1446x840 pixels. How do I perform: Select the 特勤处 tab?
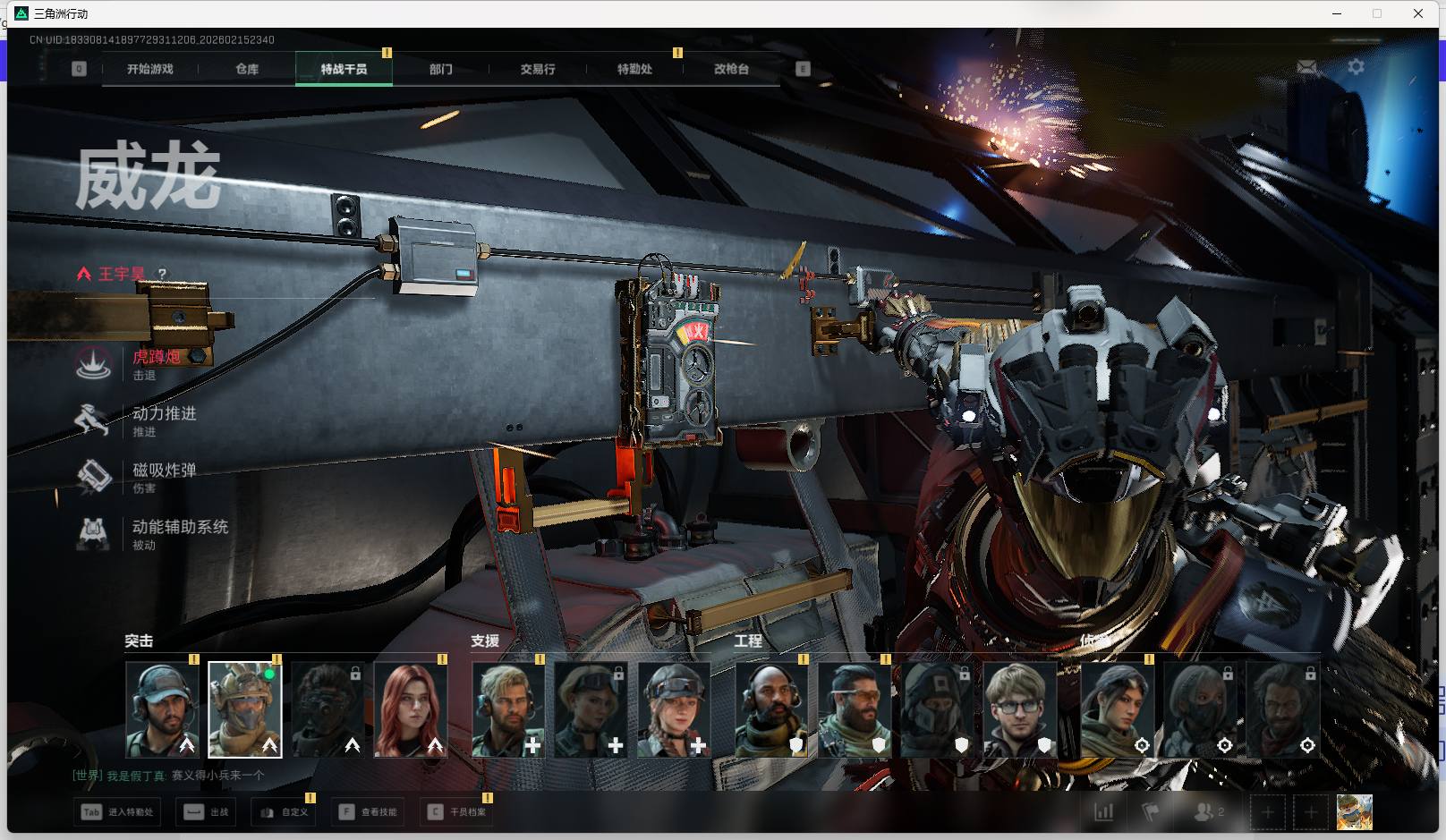pos(634,69)
